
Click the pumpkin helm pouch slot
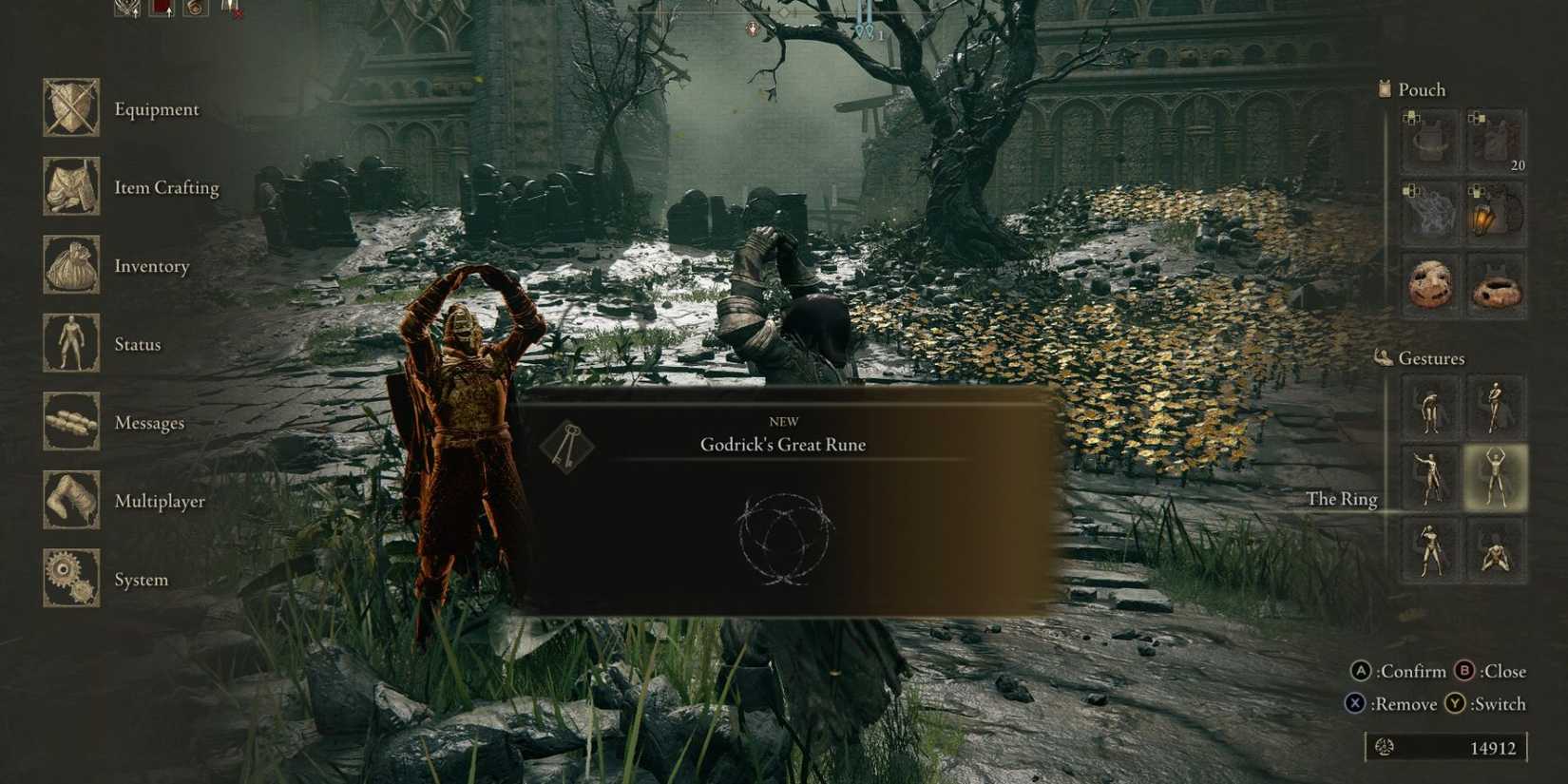pos(1430,282)
